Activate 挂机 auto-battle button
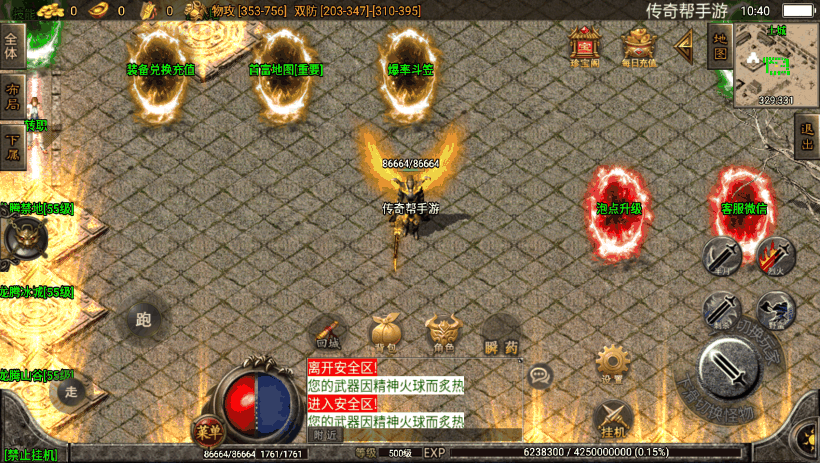Screen dimensions: 820x463 pos(612,418)
